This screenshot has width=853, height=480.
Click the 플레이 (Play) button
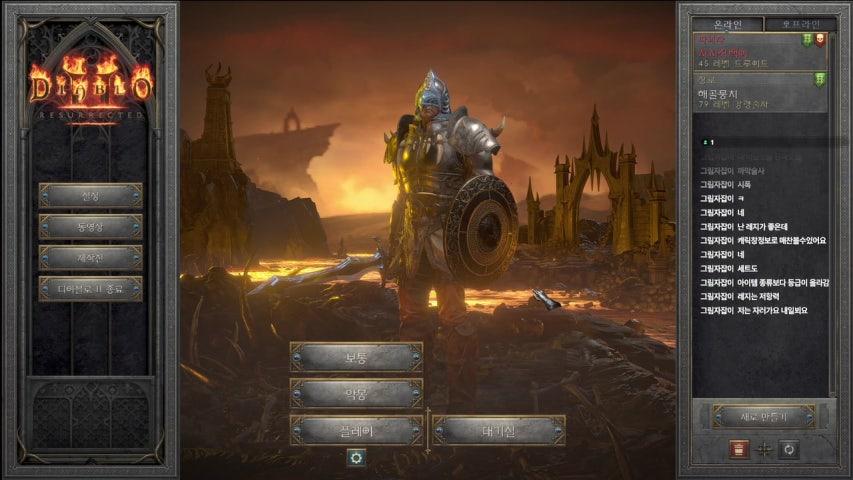(x=356, y=430)
